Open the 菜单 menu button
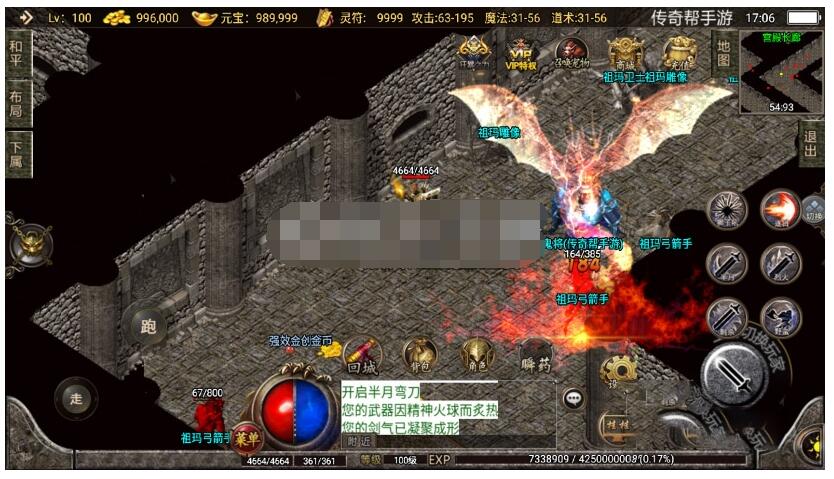834x479 pixels. tap(246, 438)
